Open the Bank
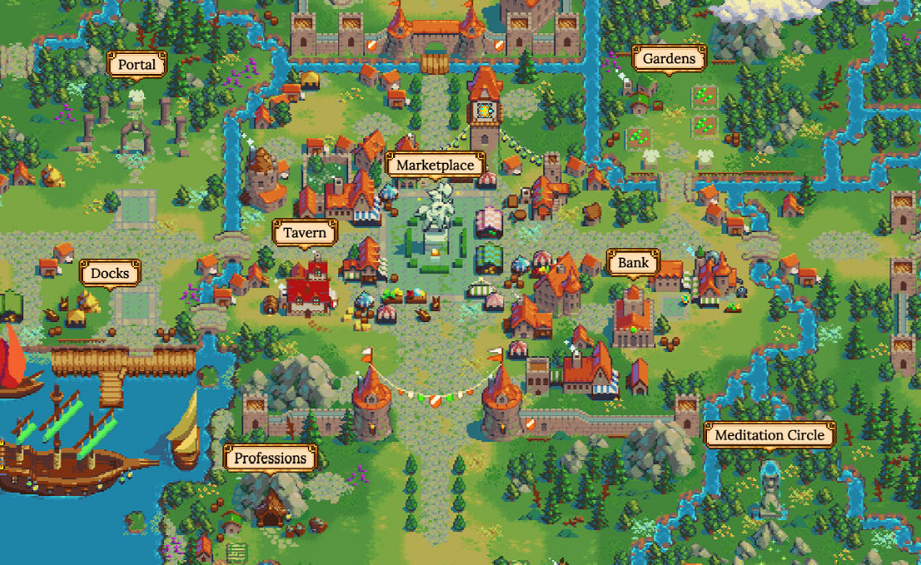The width and height of the screenshot is (921, 565). 633,263
